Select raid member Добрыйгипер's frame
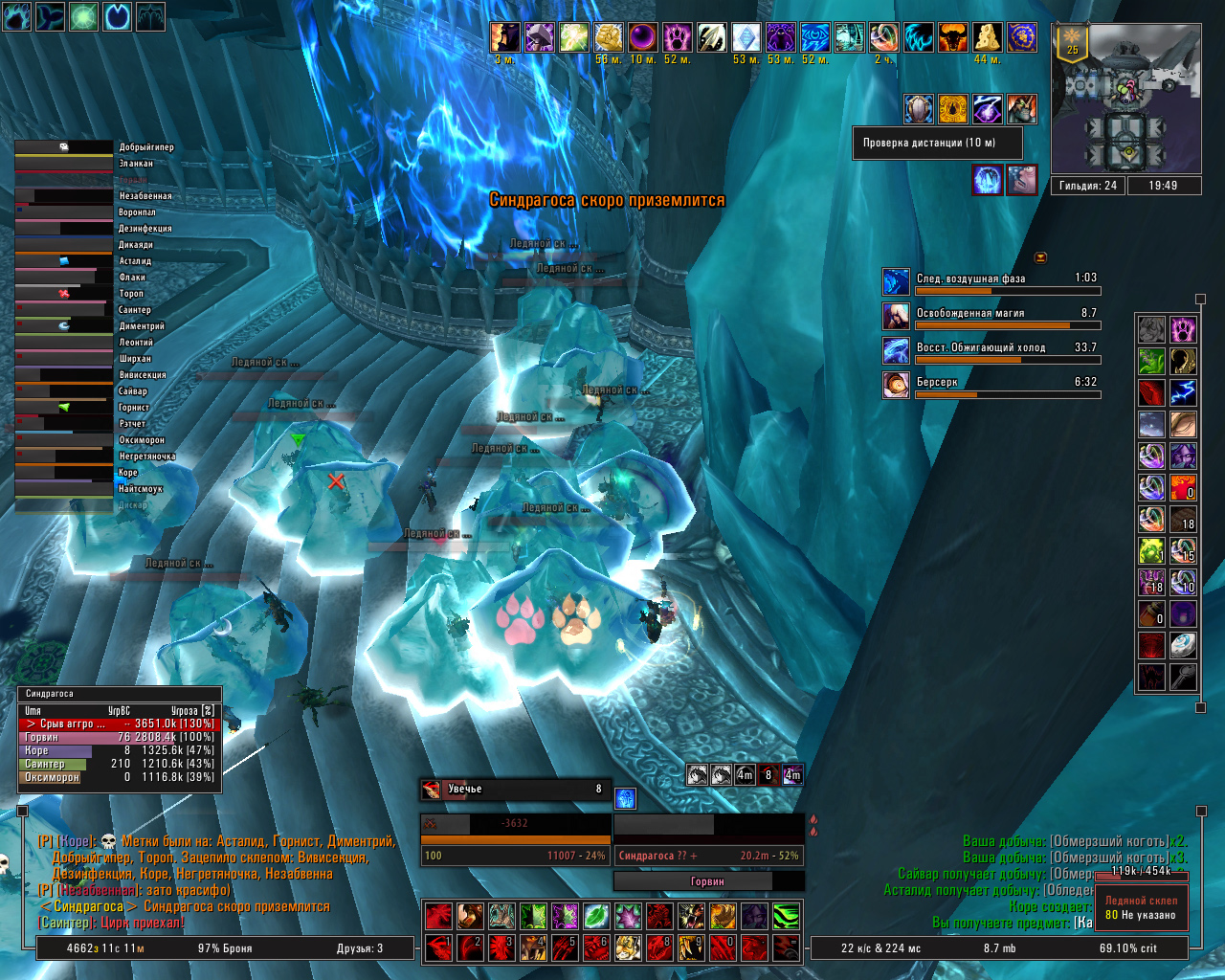The width and height of the screenshot is (1225, 980). [x=64, y=147]
